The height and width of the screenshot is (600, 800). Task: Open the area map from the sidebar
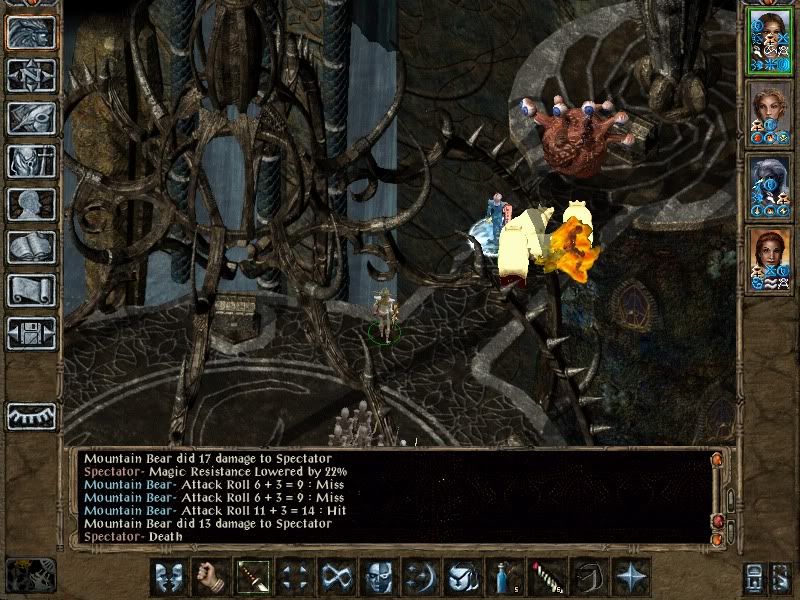point(31,75)
